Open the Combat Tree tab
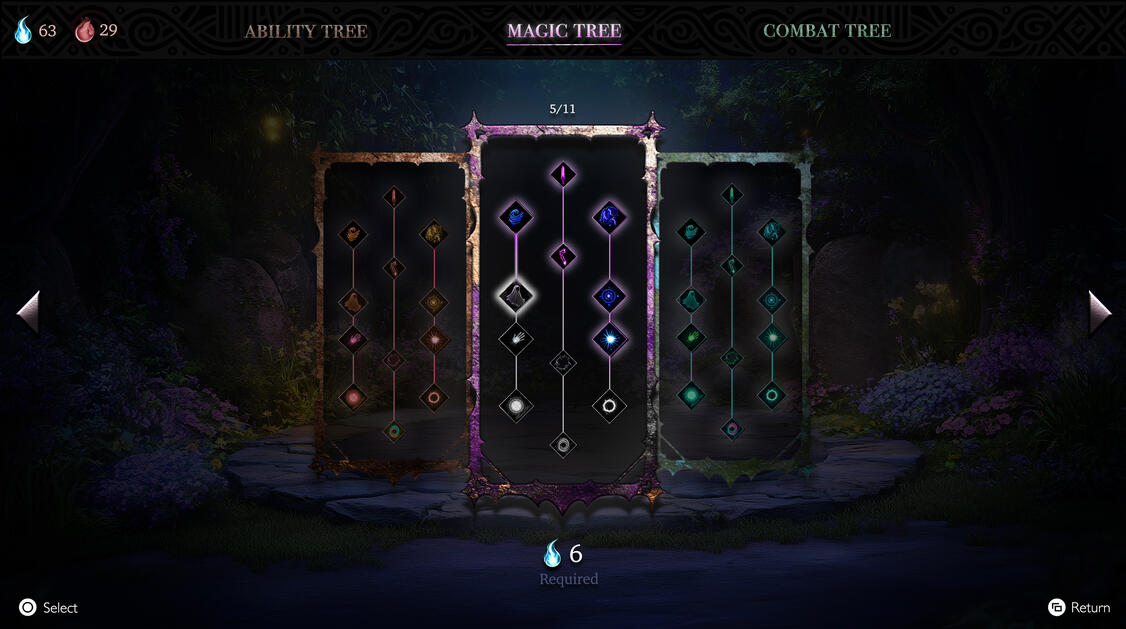 tap(826, 31)
